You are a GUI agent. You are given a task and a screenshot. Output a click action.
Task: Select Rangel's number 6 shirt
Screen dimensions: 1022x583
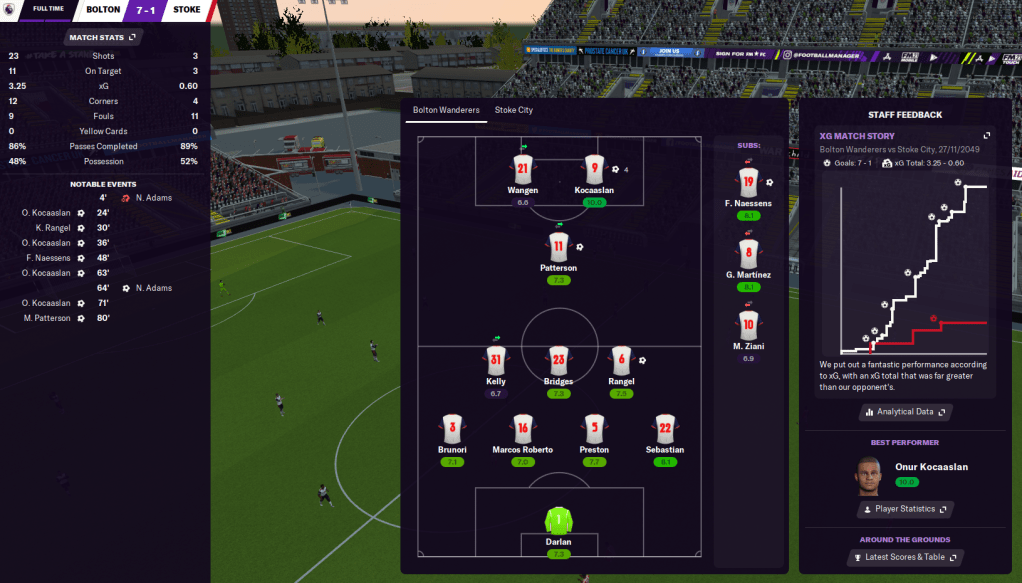[622, 360]
